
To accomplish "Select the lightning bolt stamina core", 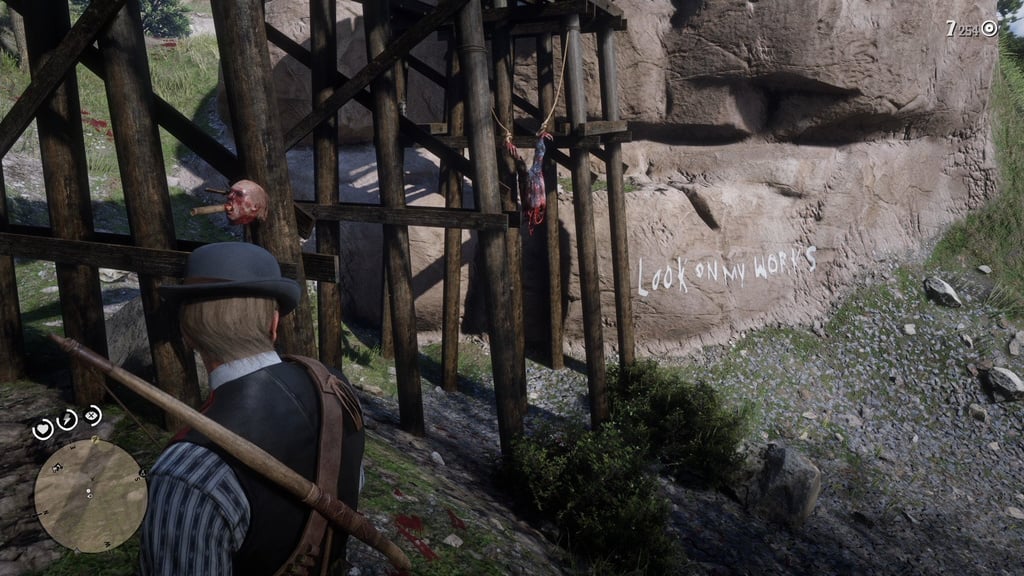I will point(67,419).
